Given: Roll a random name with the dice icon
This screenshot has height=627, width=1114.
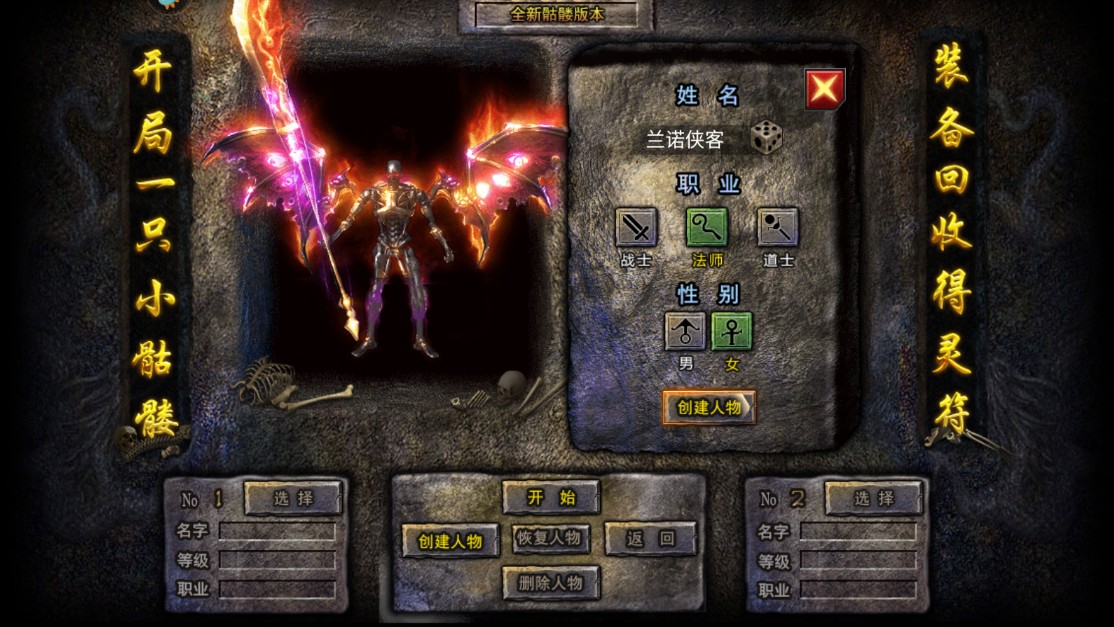Looking at the screenshot, I should click(766, 138).
